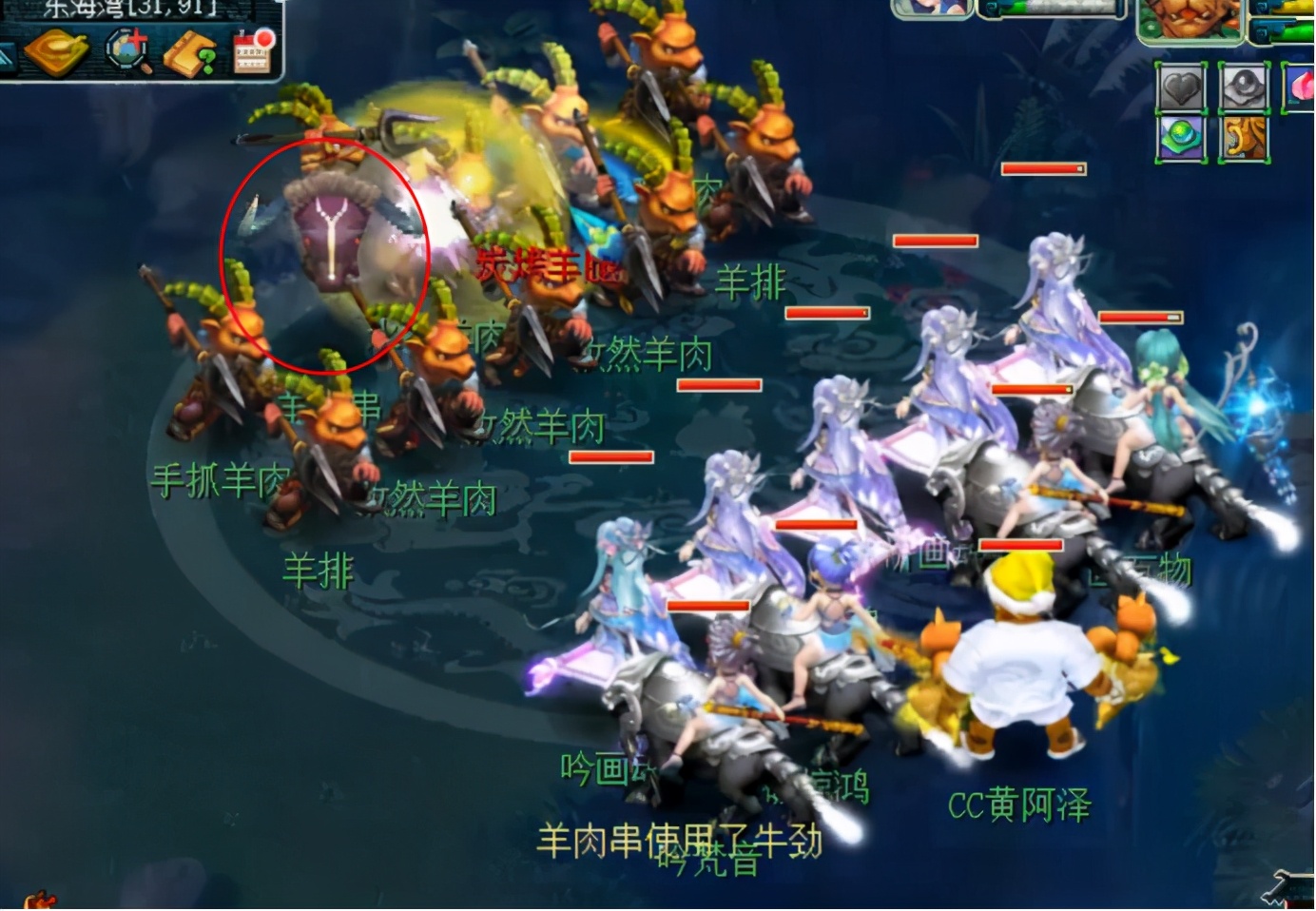Image resolution: width=1316 pixels, height=911 pixels.
Task: Open the world map magnifier icon
Action: tap(128, 49)
